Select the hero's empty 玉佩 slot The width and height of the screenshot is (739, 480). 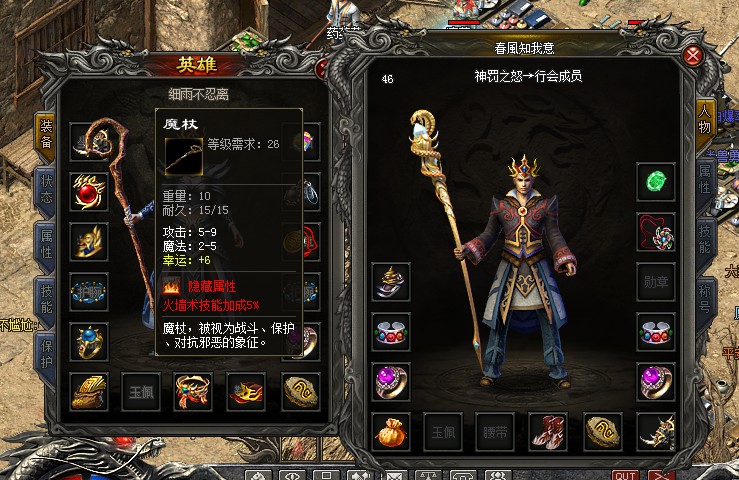140,391
